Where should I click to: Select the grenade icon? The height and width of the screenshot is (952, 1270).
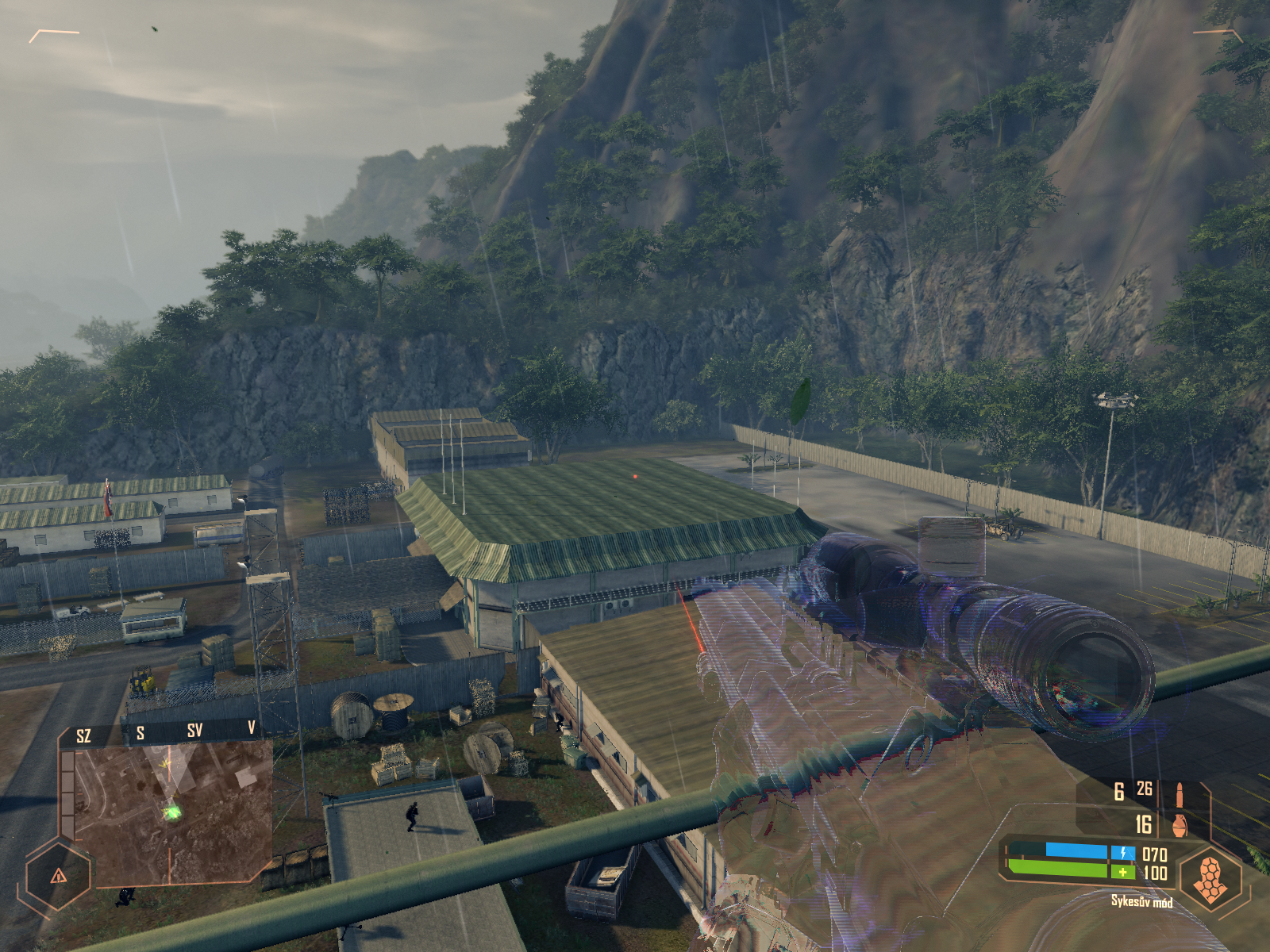click(1180, 824)
